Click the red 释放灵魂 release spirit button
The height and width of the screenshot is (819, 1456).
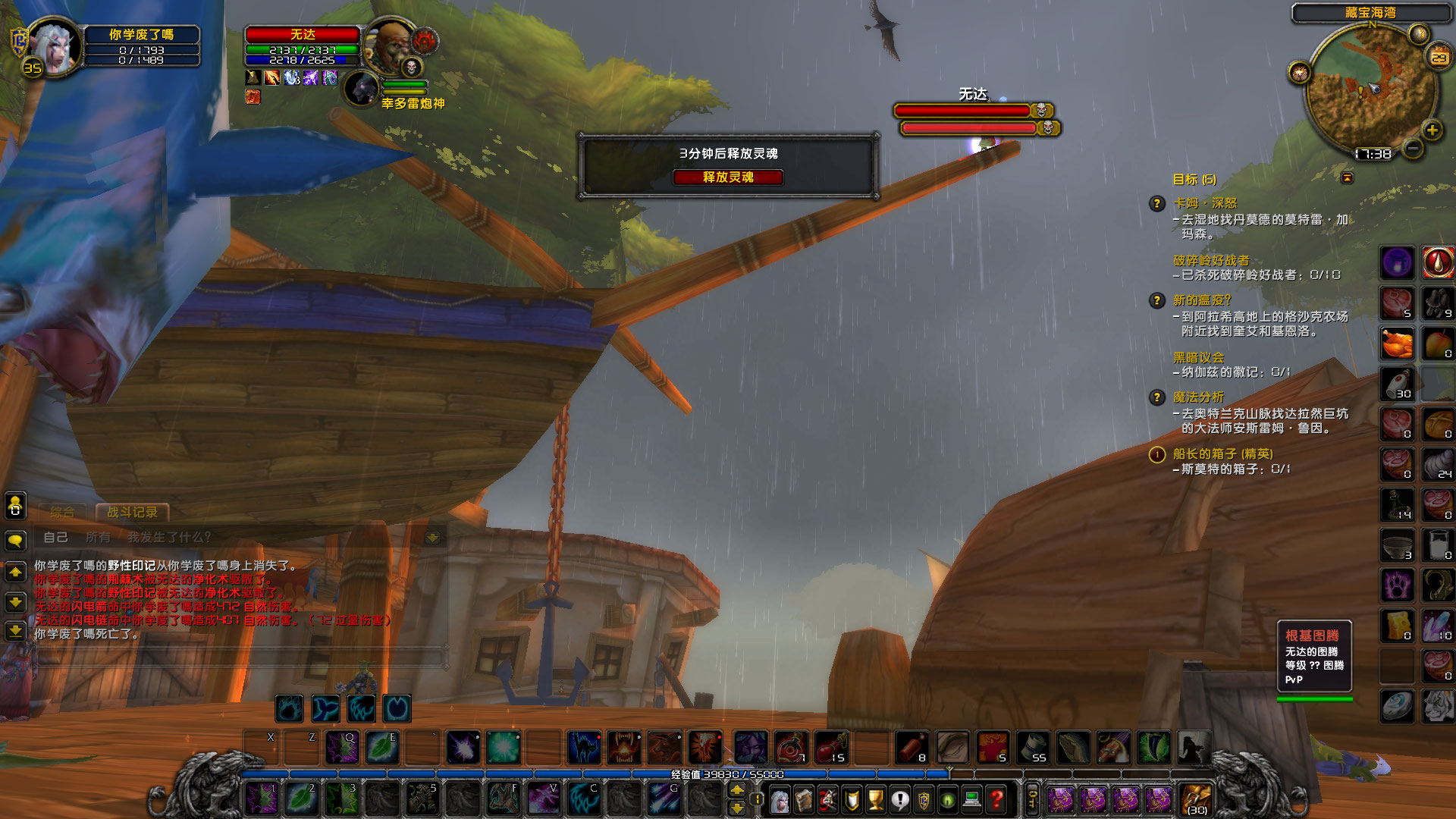click(x=727, y=177)
